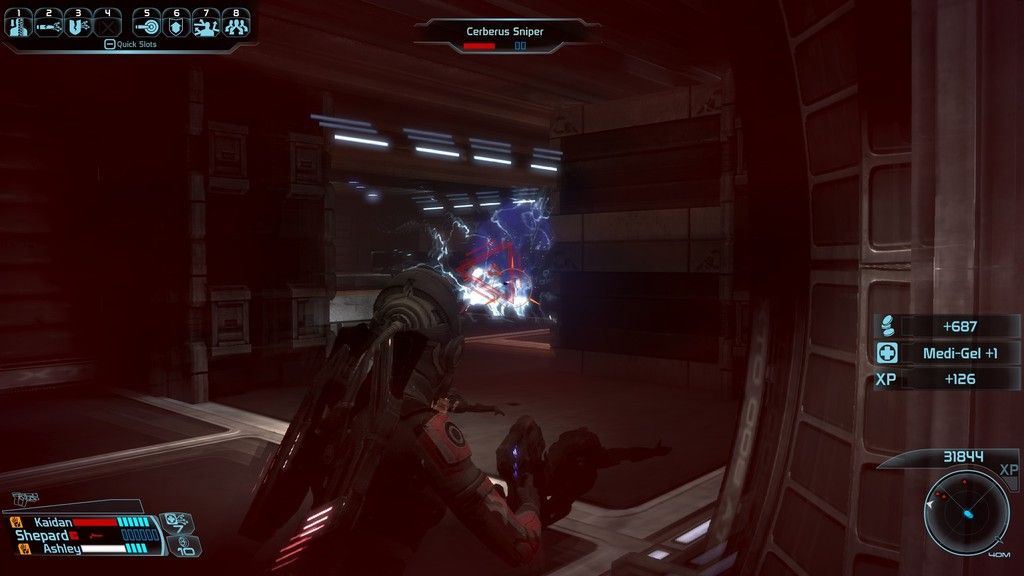Screen dimensions: 1024x576
Task: Select the target-bullseye ability in slot 5
Action: point(146,24)
